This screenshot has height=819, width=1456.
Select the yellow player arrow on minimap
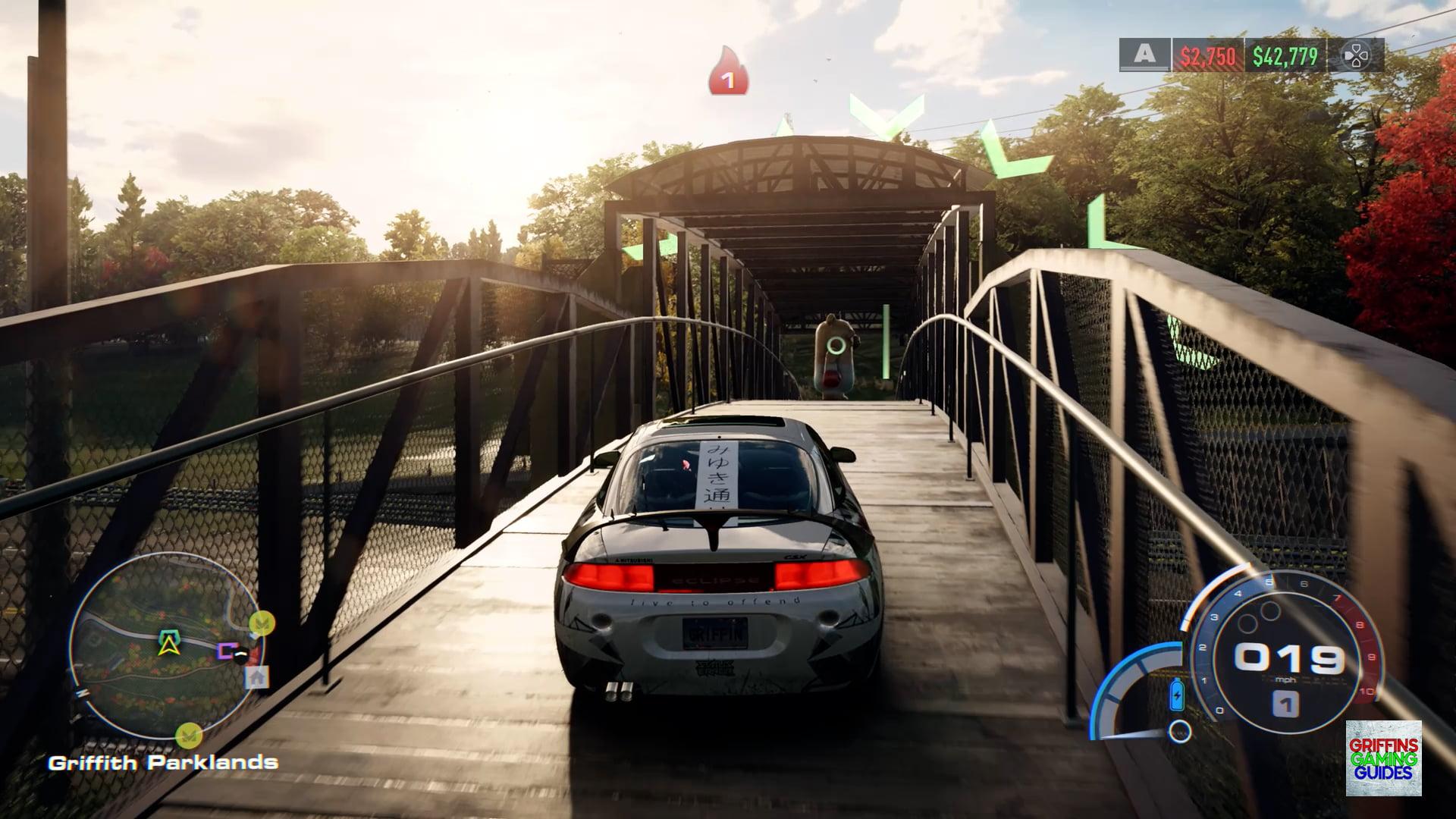click(x=167, y=643)
